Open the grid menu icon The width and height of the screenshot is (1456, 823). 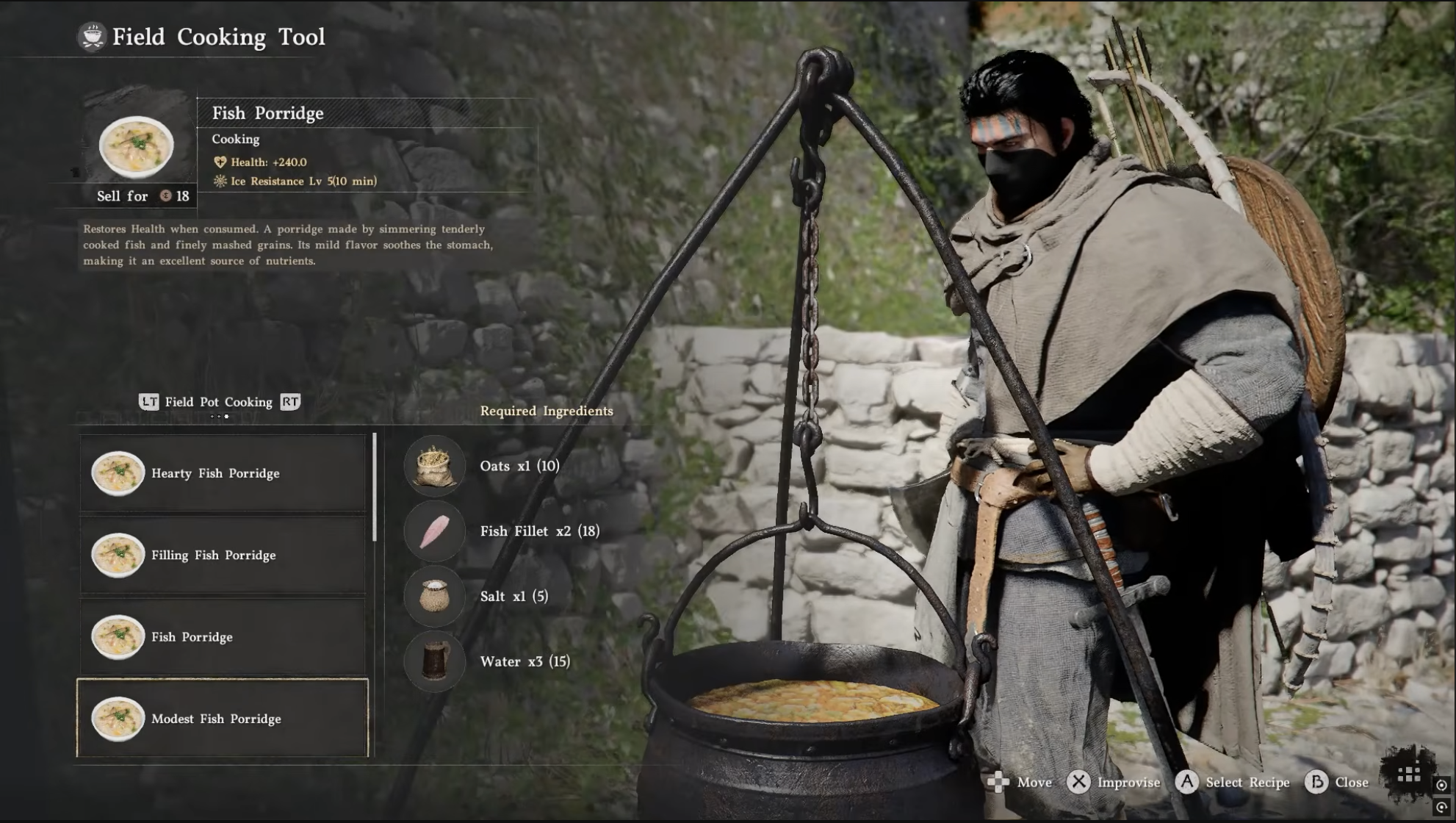pyautogui.click(x=1408, y=775)
